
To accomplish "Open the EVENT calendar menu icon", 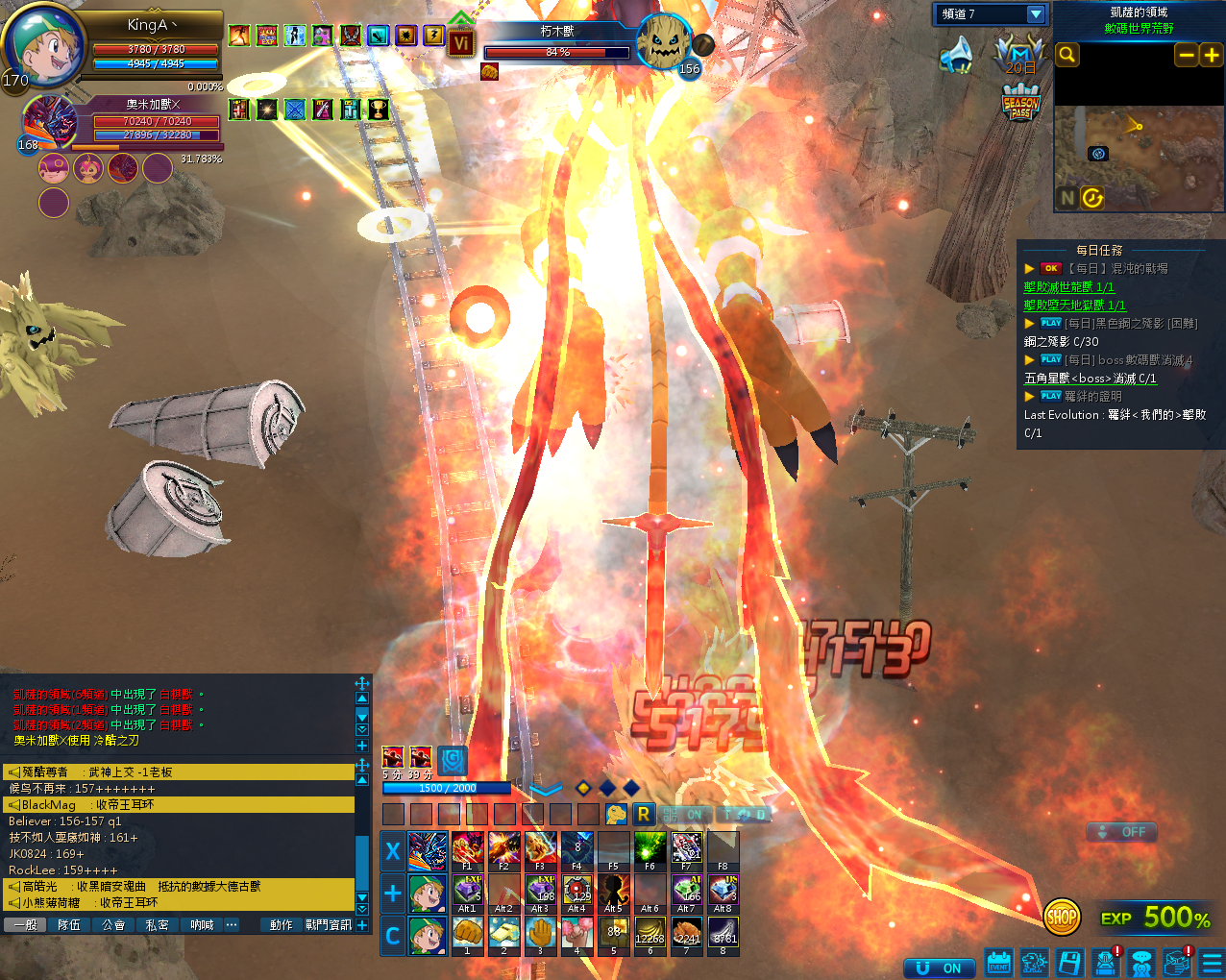I will [x=999, y=963].
